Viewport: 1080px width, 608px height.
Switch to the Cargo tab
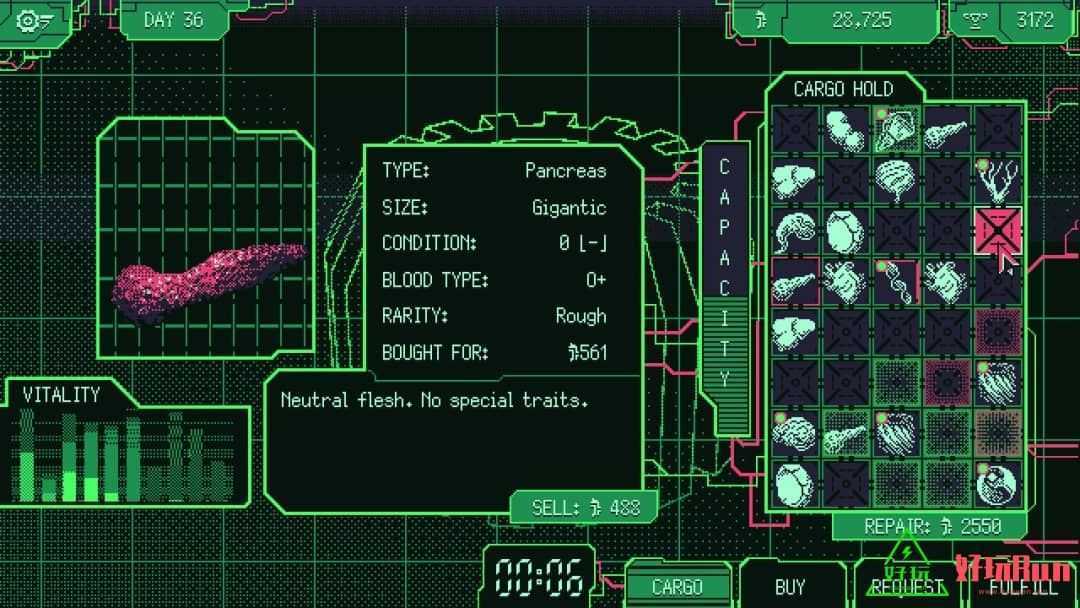click(x=677, y=587)
